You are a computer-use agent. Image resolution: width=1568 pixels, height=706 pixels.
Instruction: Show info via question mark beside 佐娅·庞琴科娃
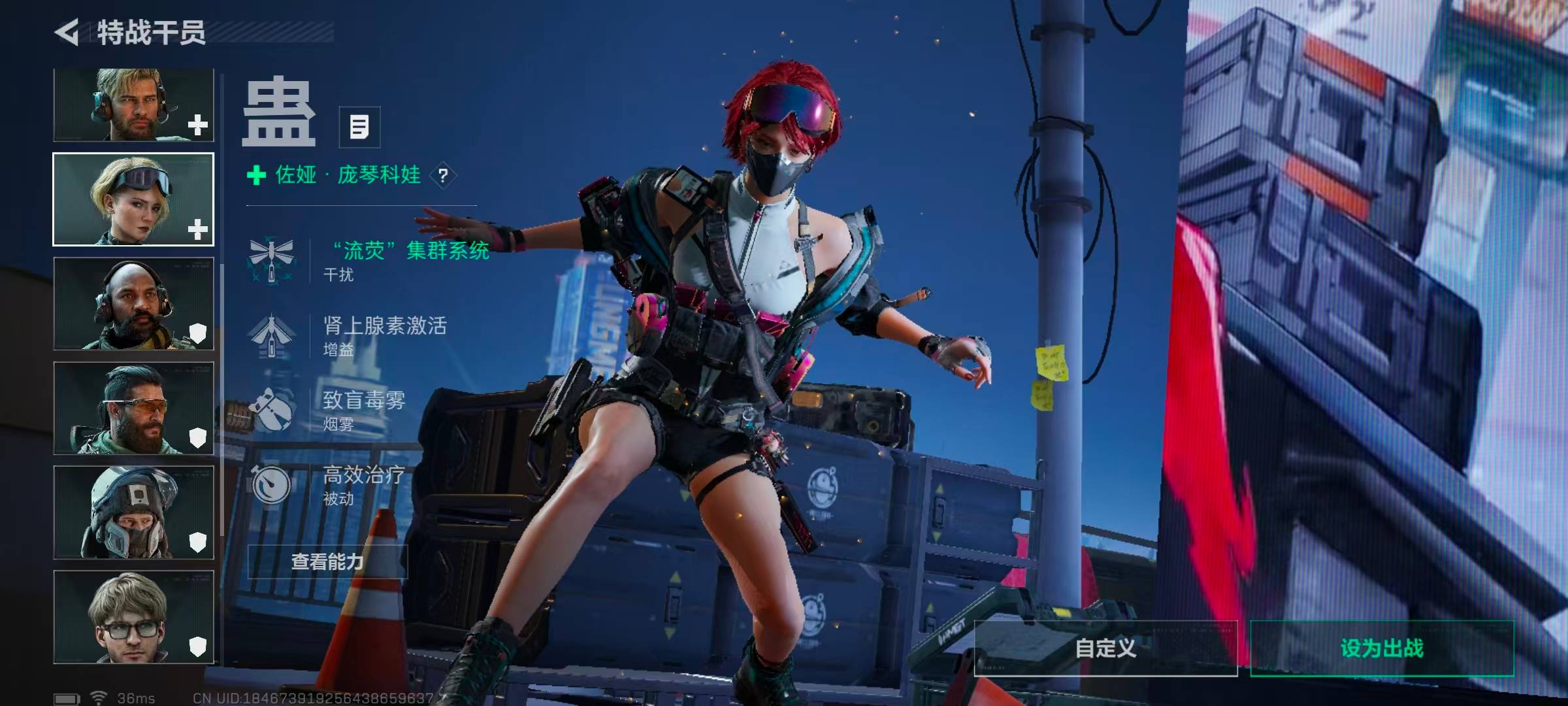[444, 175]
